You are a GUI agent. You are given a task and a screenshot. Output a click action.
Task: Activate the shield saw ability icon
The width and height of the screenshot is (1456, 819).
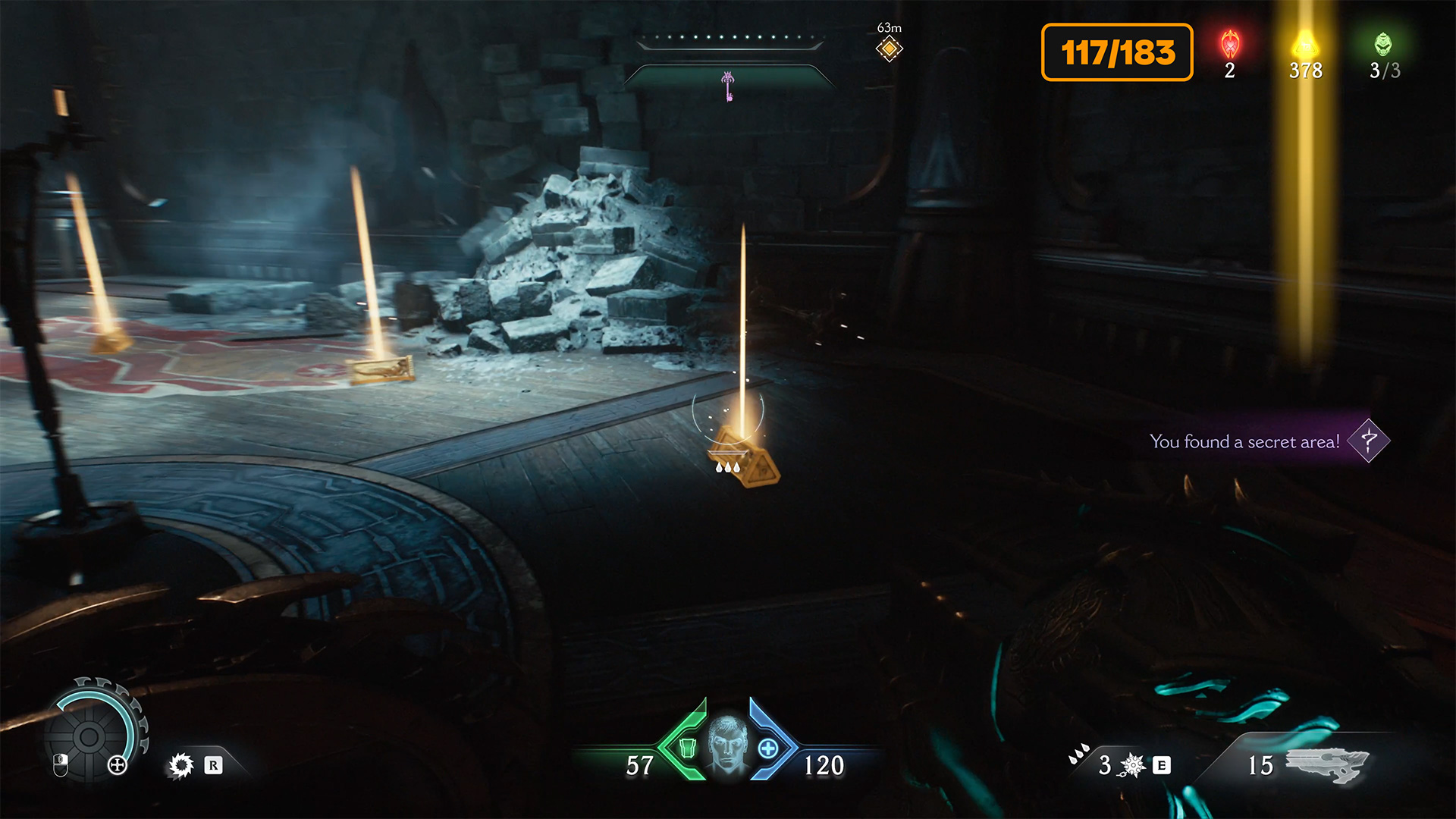181,765
